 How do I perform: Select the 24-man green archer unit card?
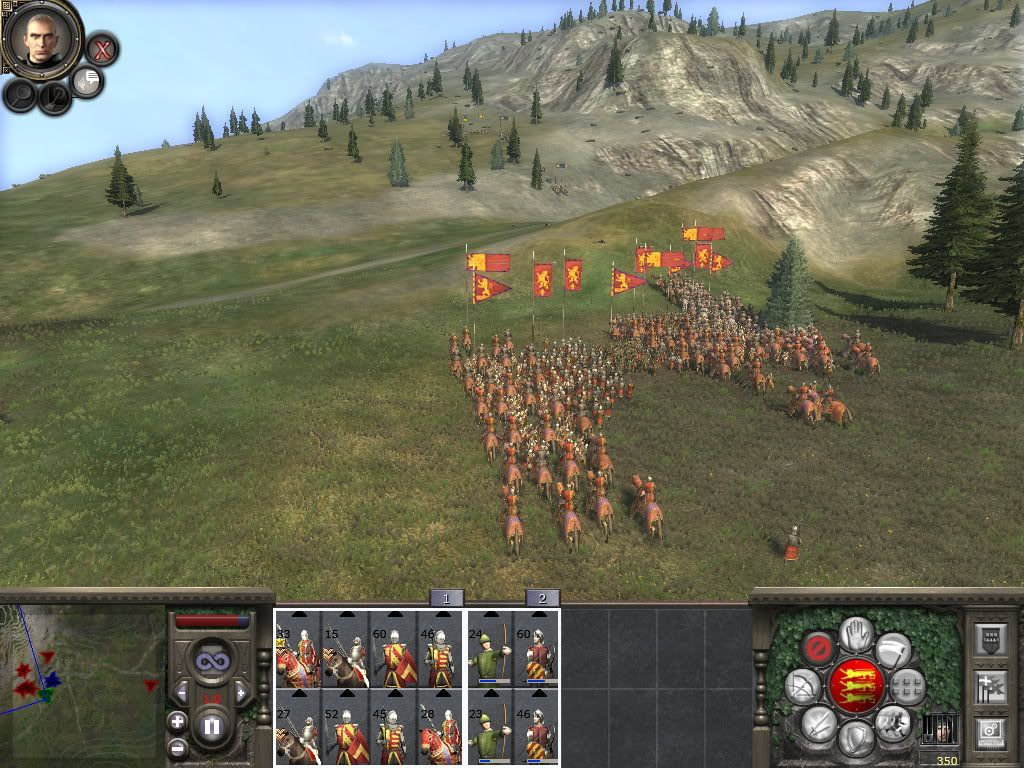pyautogui.click(x=490, y=648)
